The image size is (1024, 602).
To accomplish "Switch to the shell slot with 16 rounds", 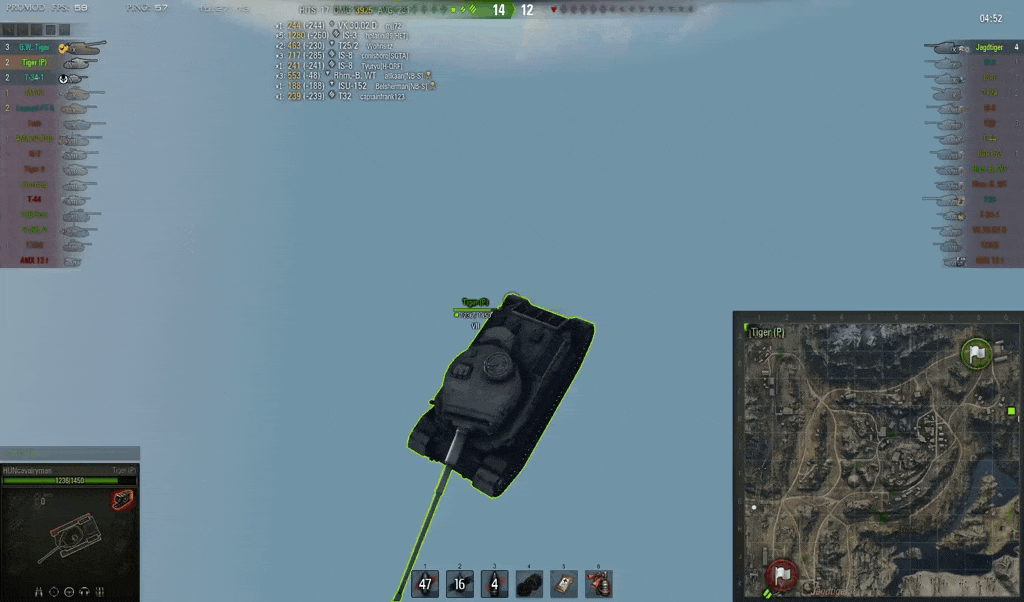I will pos(460,584).
